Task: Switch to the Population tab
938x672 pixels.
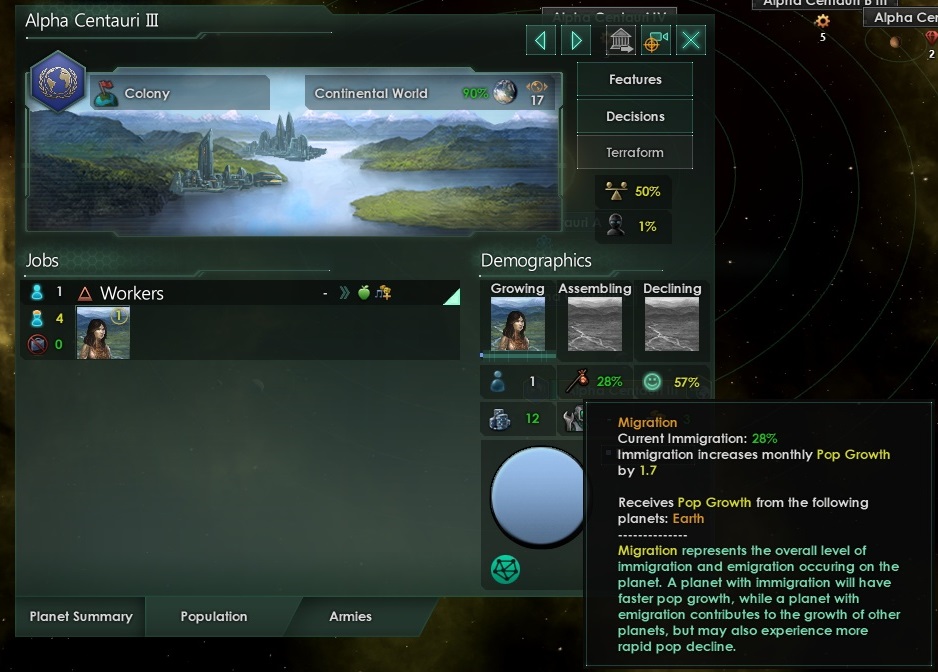Action: tap(214, 616)
